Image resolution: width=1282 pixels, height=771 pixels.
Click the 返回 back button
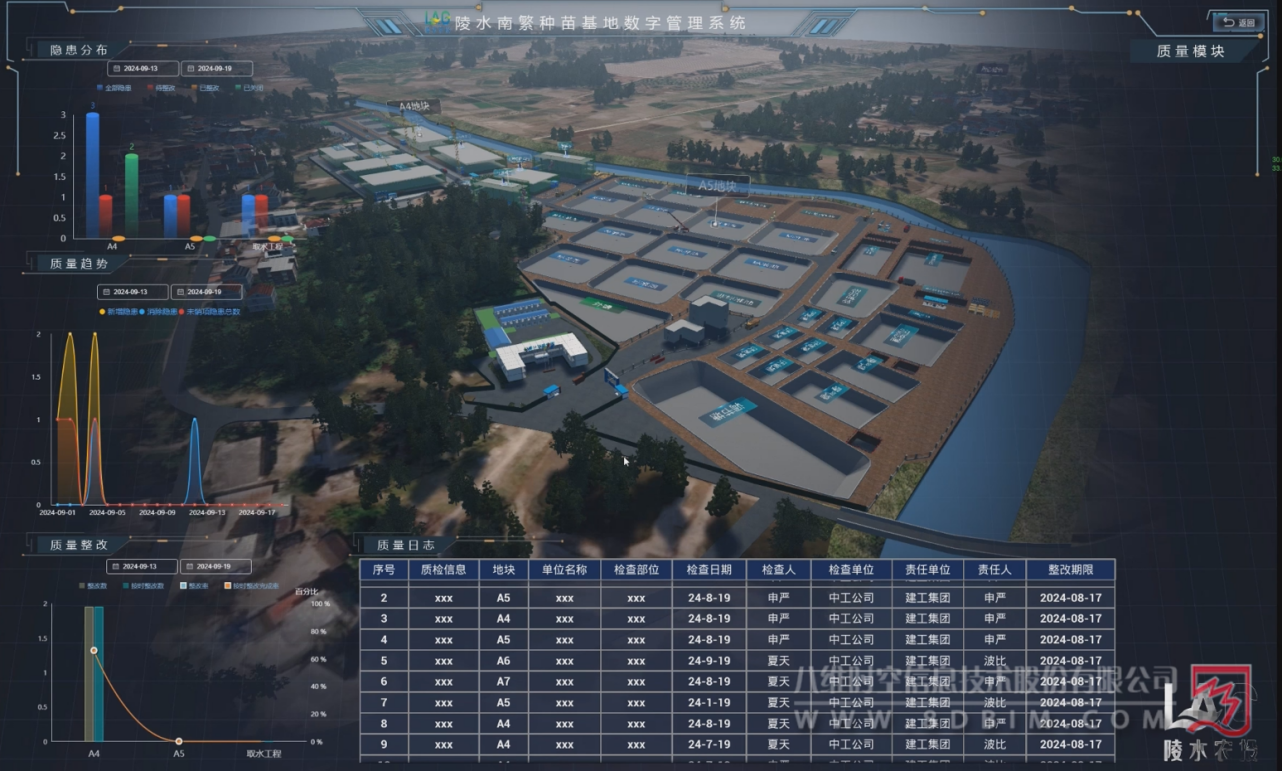(1238, 22)
